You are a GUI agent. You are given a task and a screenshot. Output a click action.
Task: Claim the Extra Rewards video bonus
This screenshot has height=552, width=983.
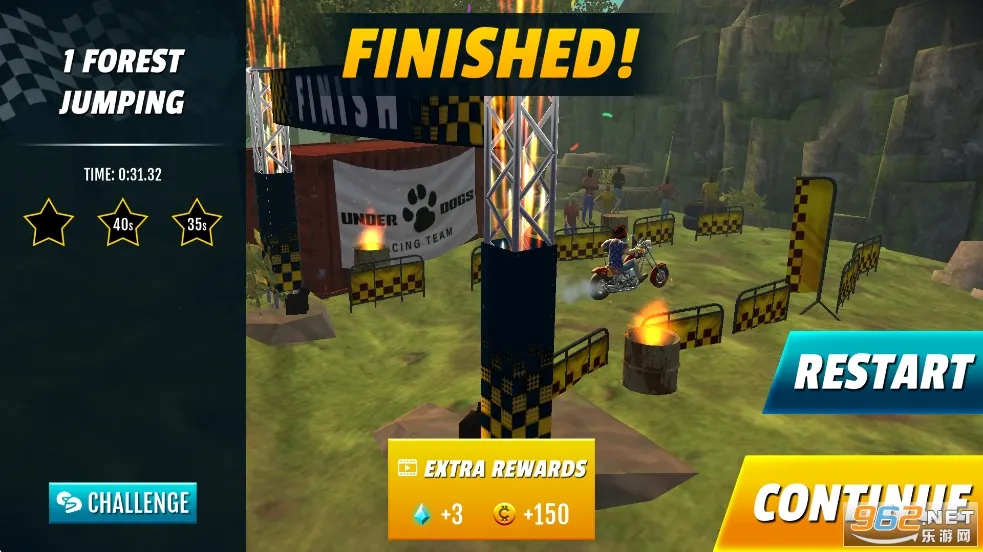pyautogui.click(x=491, y=490)
